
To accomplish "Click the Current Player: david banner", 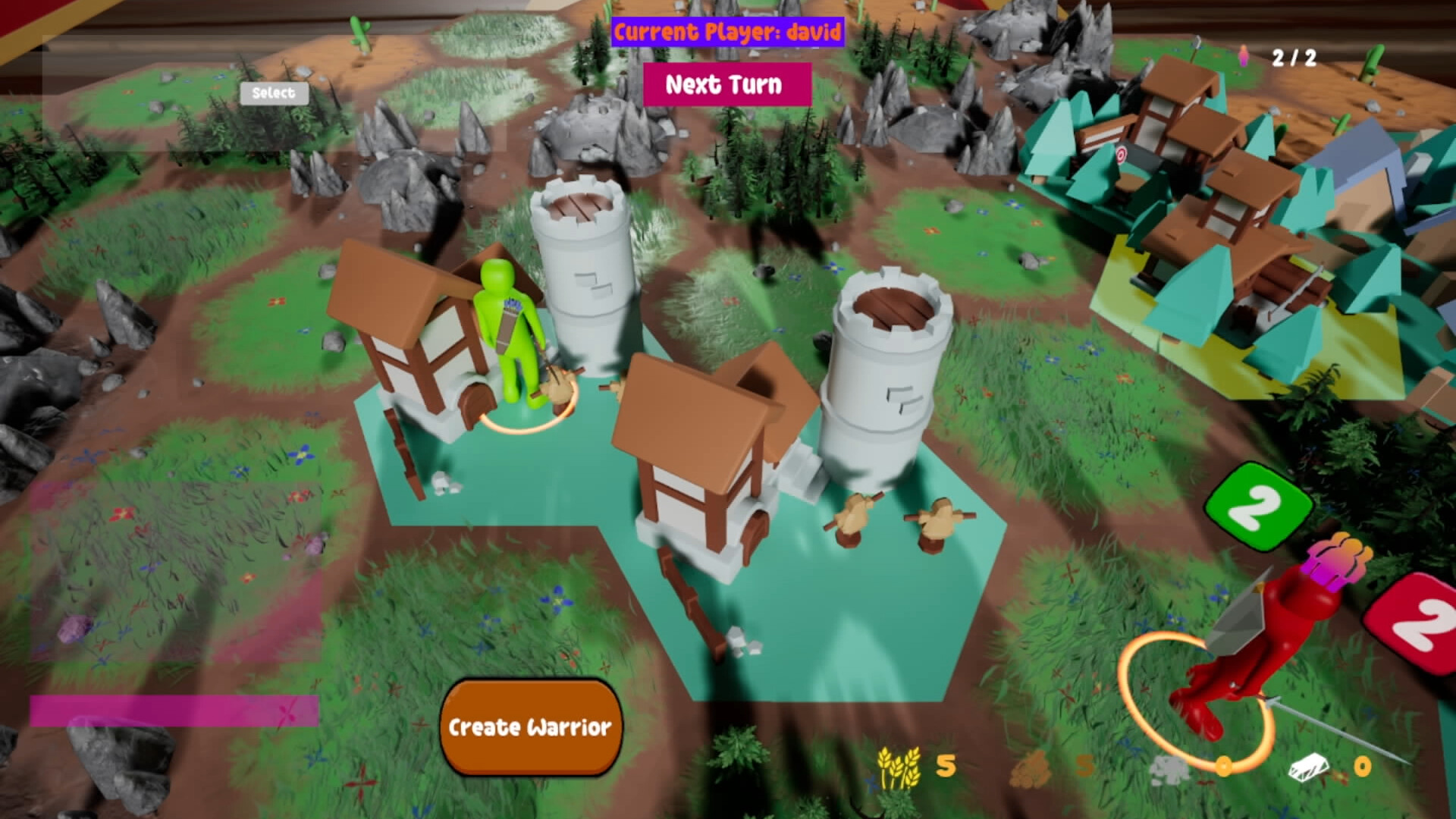I will [730, 33].
